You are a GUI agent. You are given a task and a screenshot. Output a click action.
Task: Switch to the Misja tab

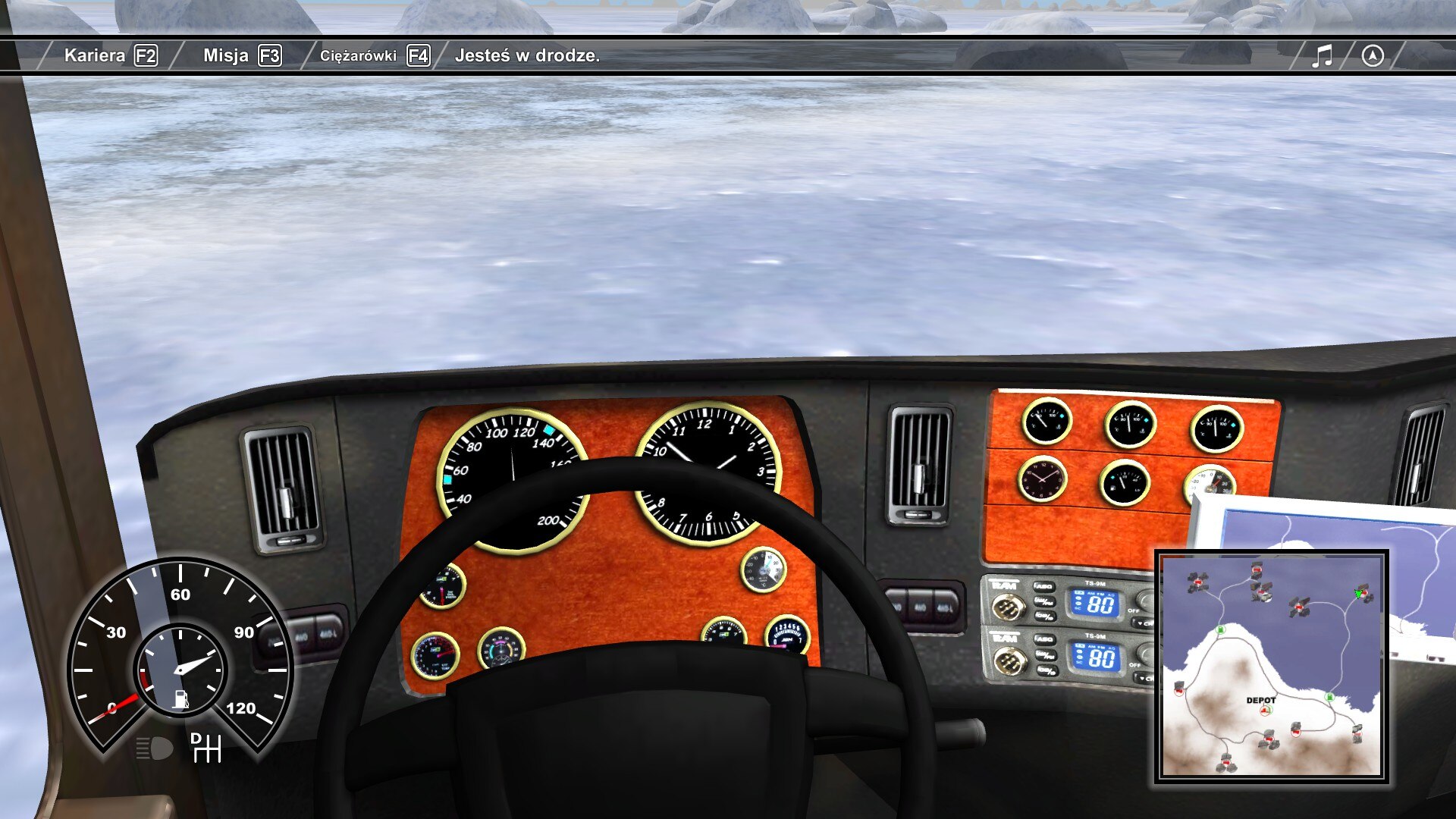(x=242, y=55)
